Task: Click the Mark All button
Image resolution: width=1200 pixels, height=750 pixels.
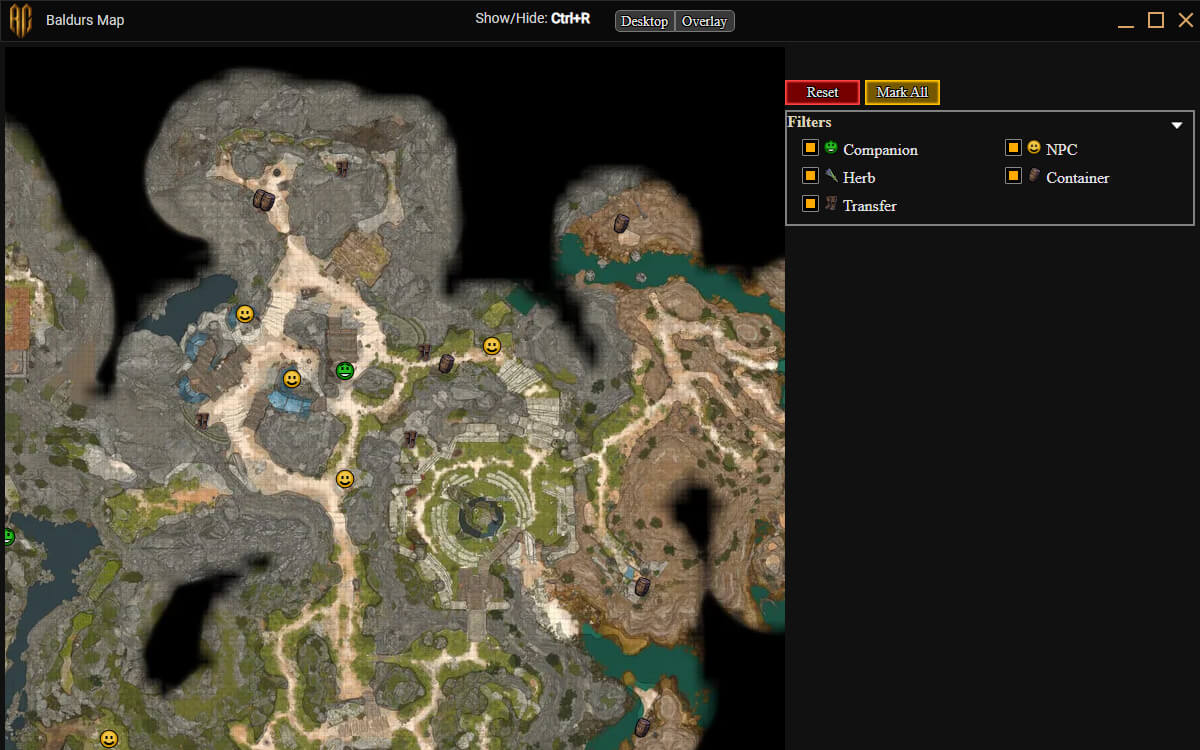Action: click(902, 92)
